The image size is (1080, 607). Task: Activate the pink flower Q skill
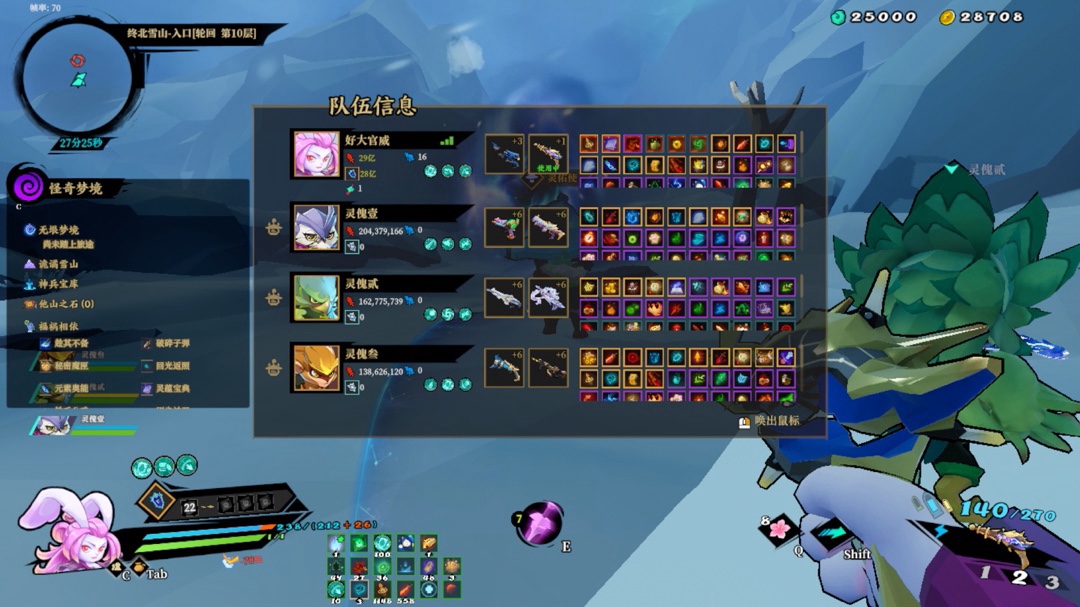778,529
